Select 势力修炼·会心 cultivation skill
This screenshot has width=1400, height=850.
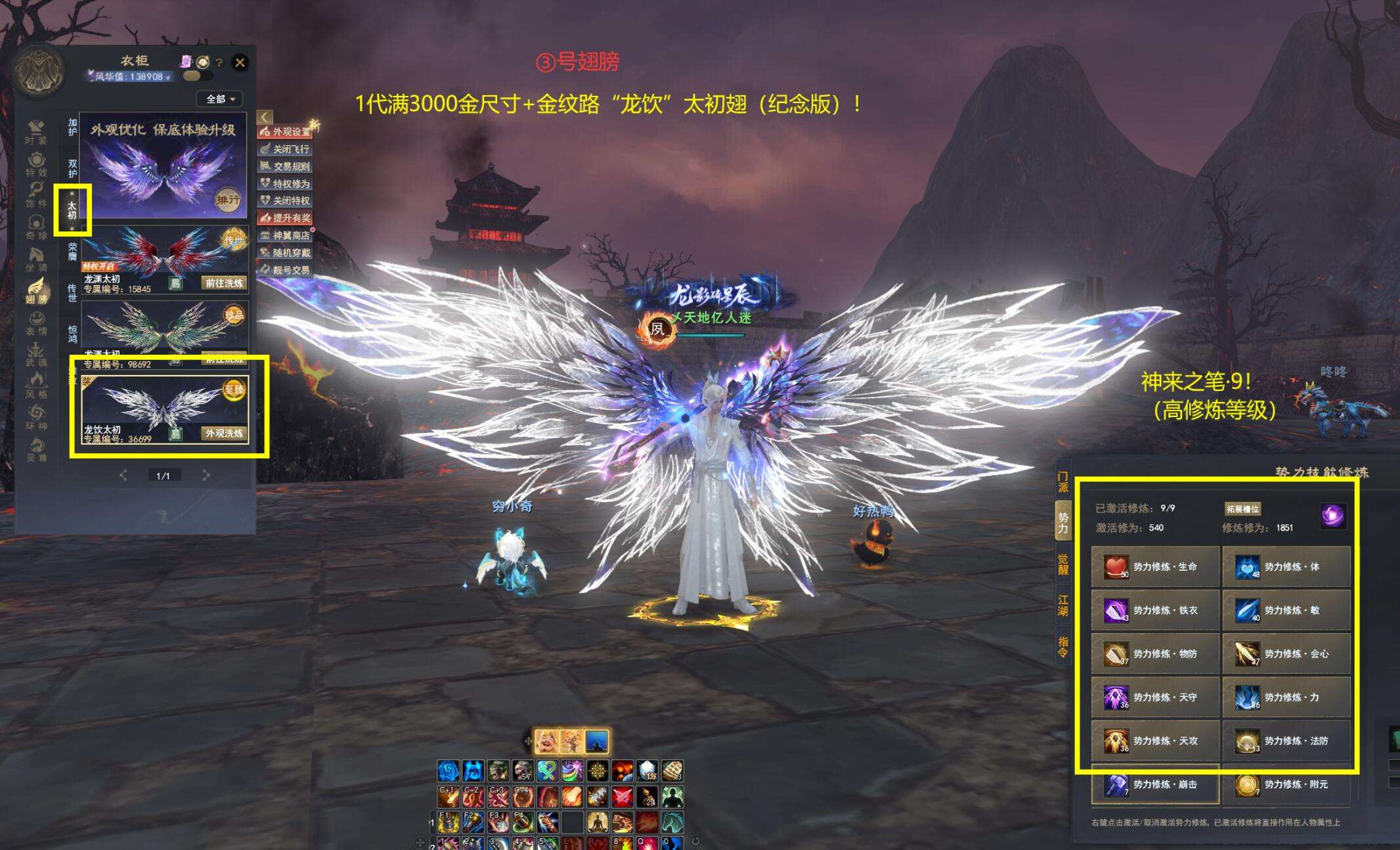click(1286, 654)
